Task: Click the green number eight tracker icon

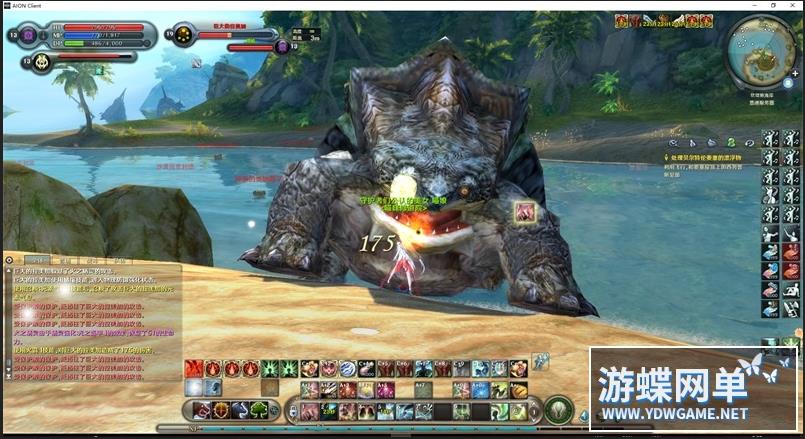Action: pos(731,143)
